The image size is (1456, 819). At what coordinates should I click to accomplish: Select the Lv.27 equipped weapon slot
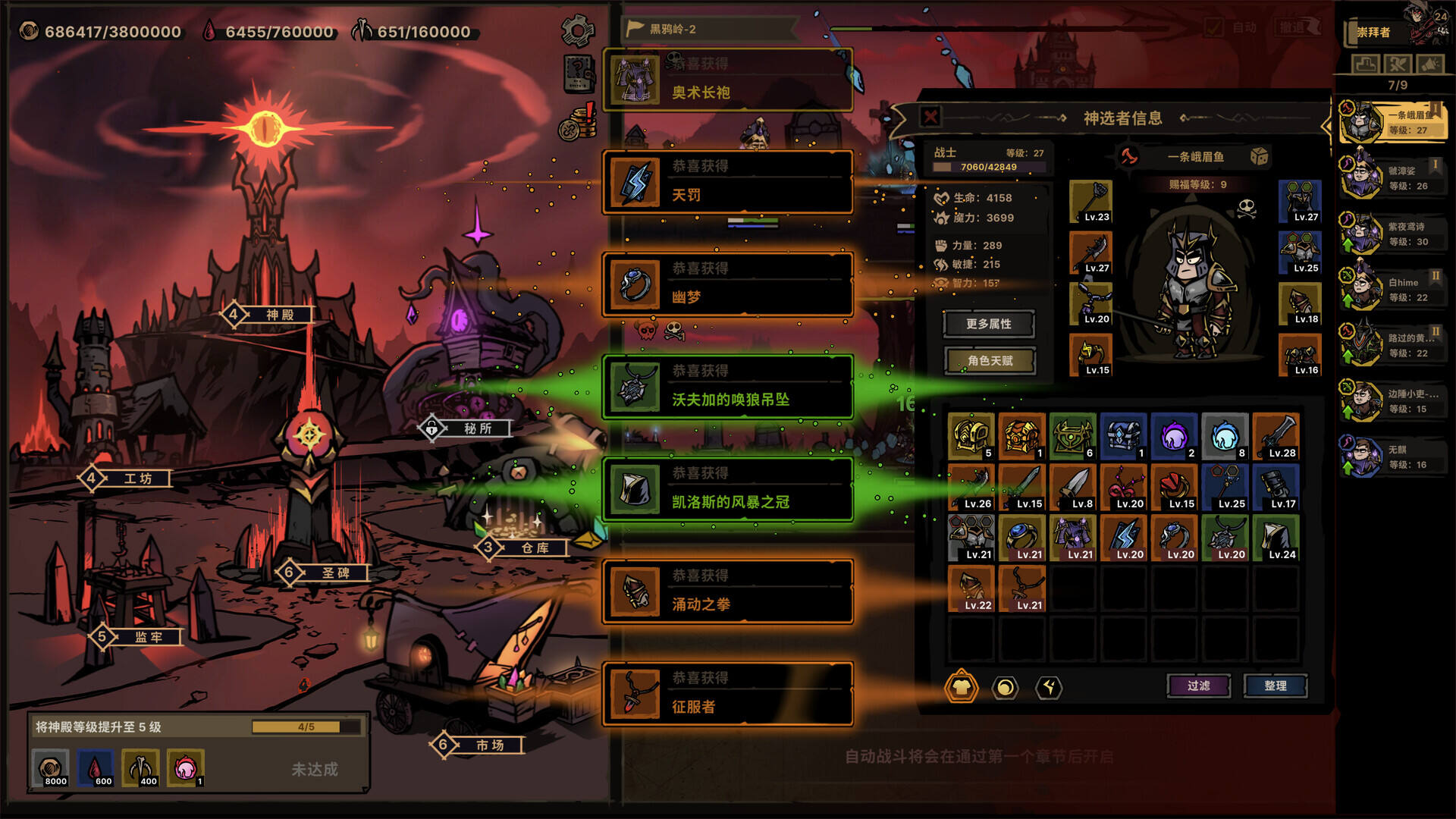(1090, 253)
